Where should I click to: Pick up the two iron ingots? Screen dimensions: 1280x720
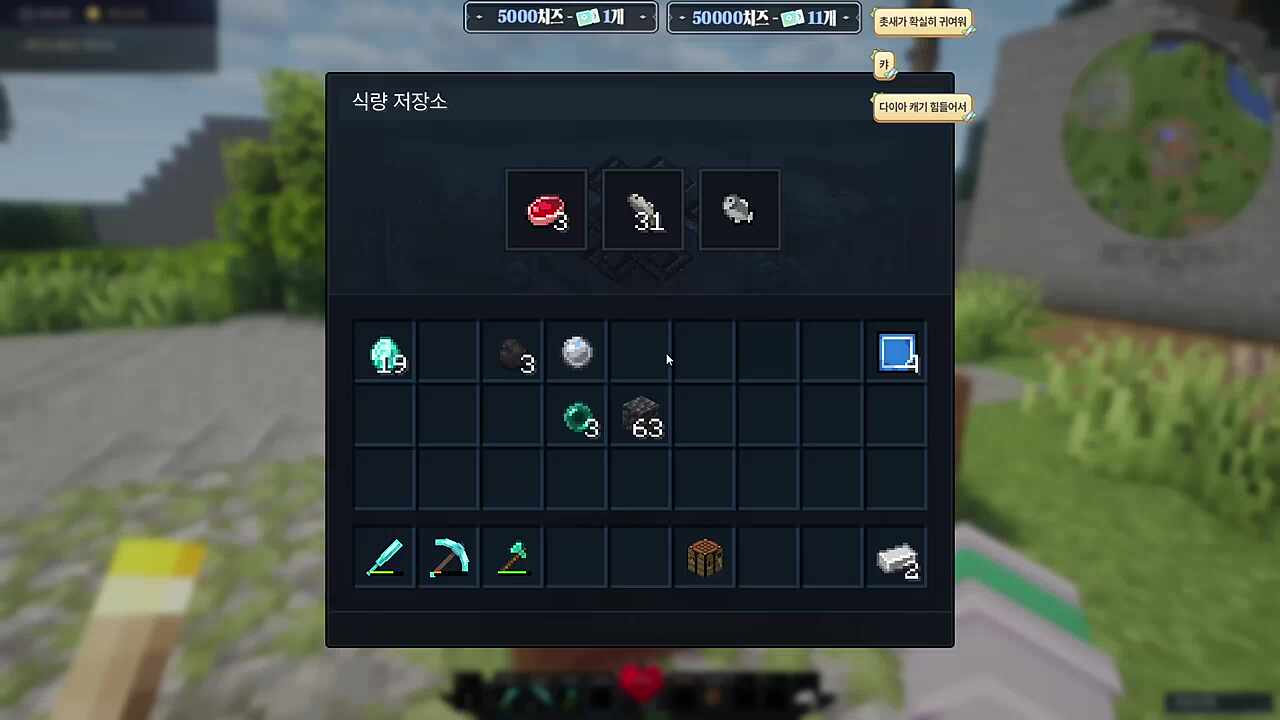[x=896, y=557]
